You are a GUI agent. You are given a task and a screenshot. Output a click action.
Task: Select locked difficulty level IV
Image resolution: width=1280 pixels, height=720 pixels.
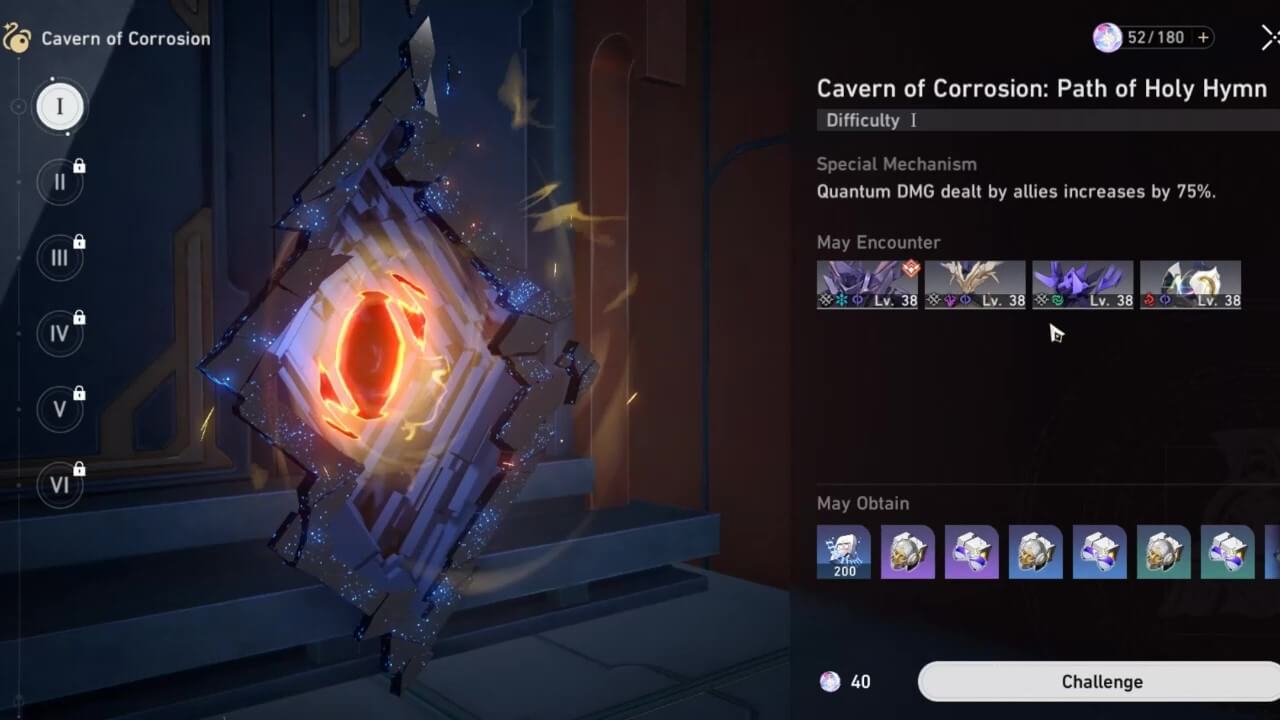(x=60, y=333)
